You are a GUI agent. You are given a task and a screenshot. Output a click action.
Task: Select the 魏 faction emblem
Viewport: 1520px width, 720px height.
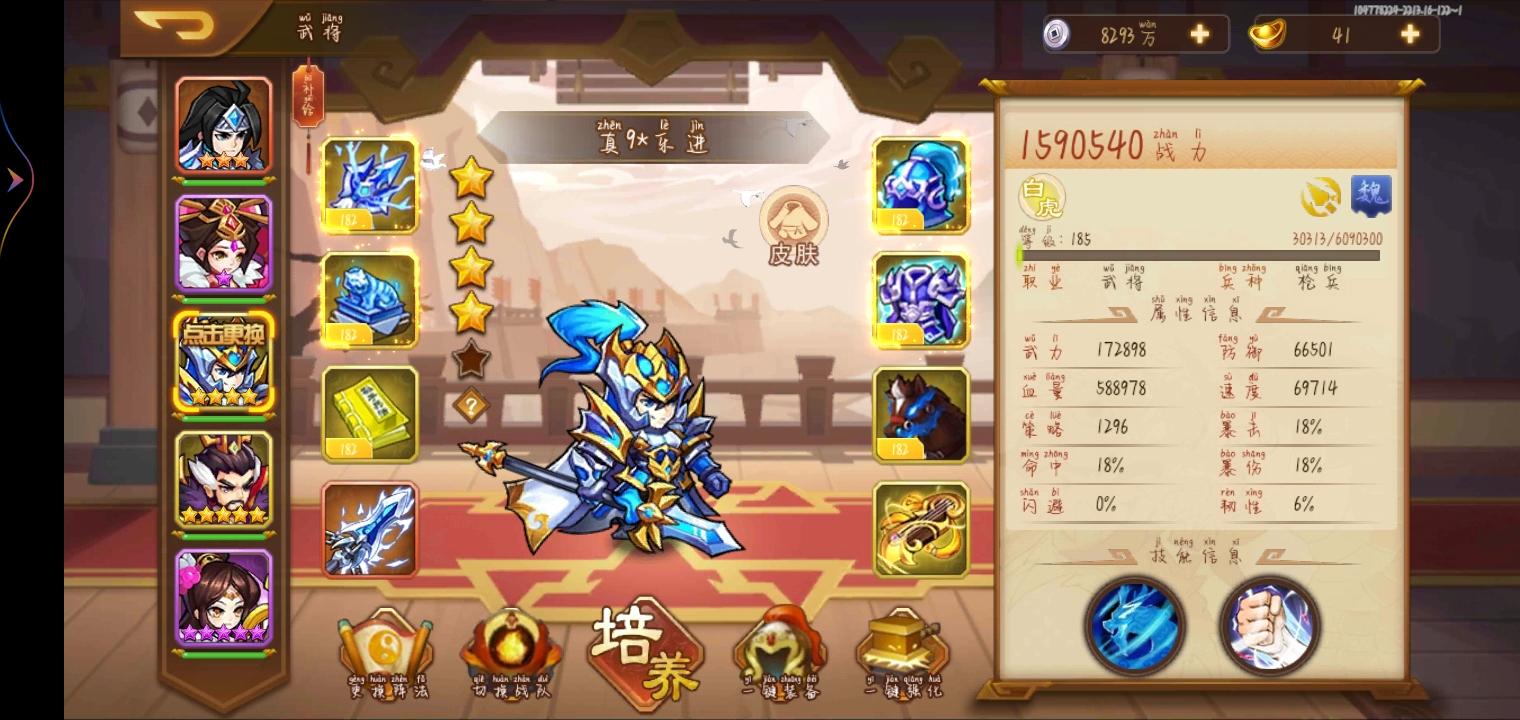tap(1370, 197)
